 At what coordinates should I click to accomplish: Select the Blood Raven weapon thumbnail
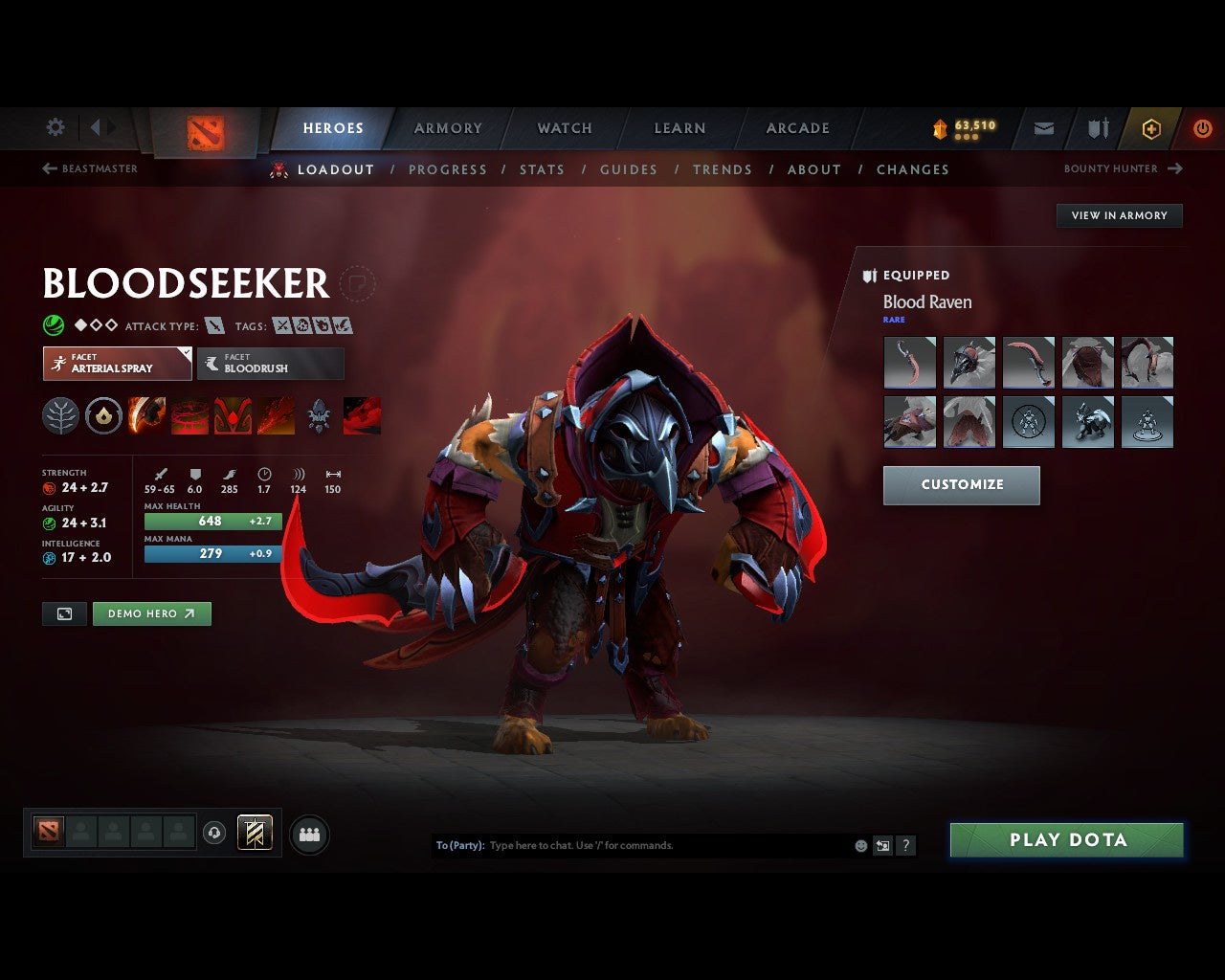point(909,362)
